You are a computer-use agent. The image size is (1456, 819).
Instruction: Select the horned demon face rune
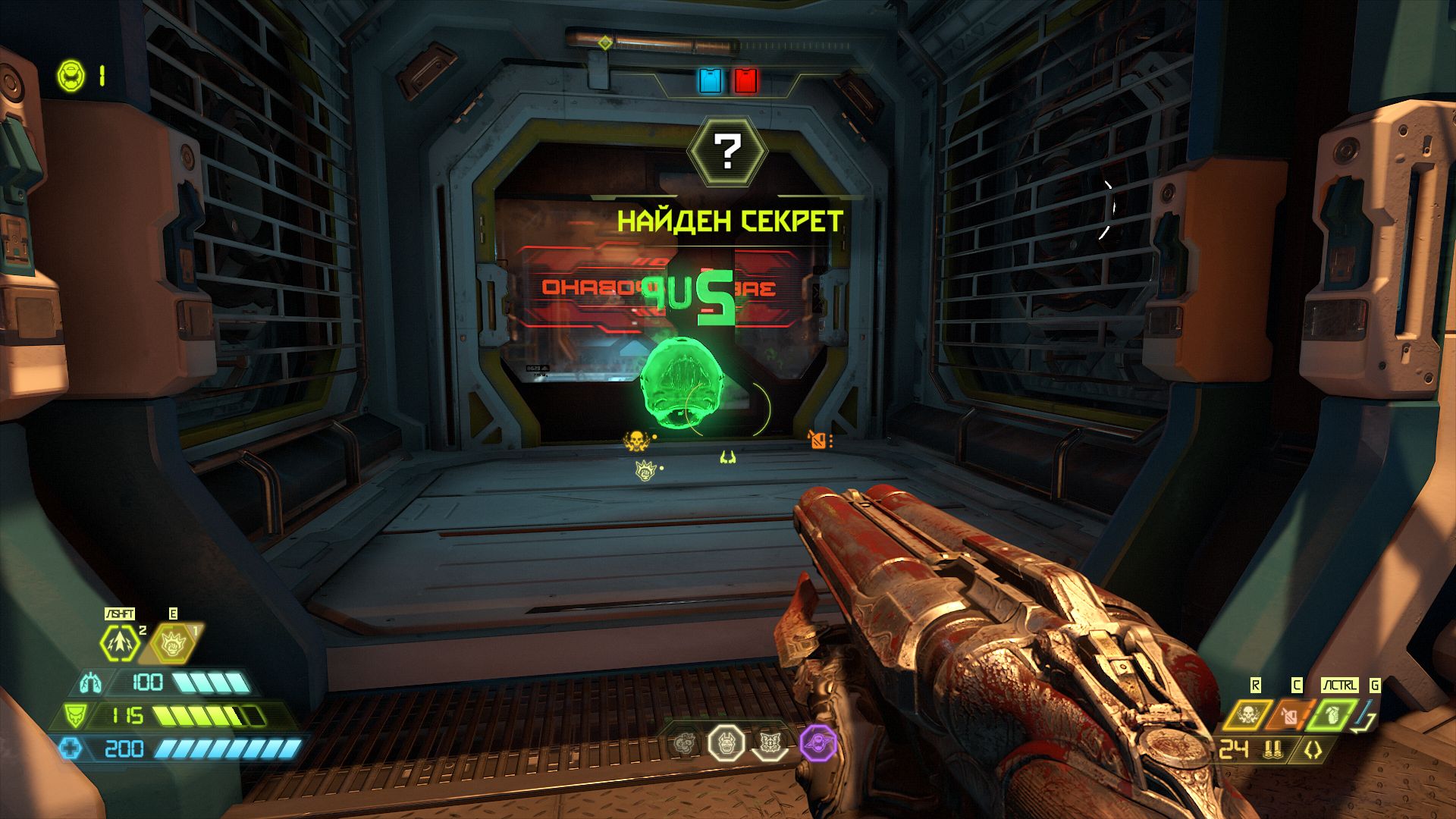726,742
